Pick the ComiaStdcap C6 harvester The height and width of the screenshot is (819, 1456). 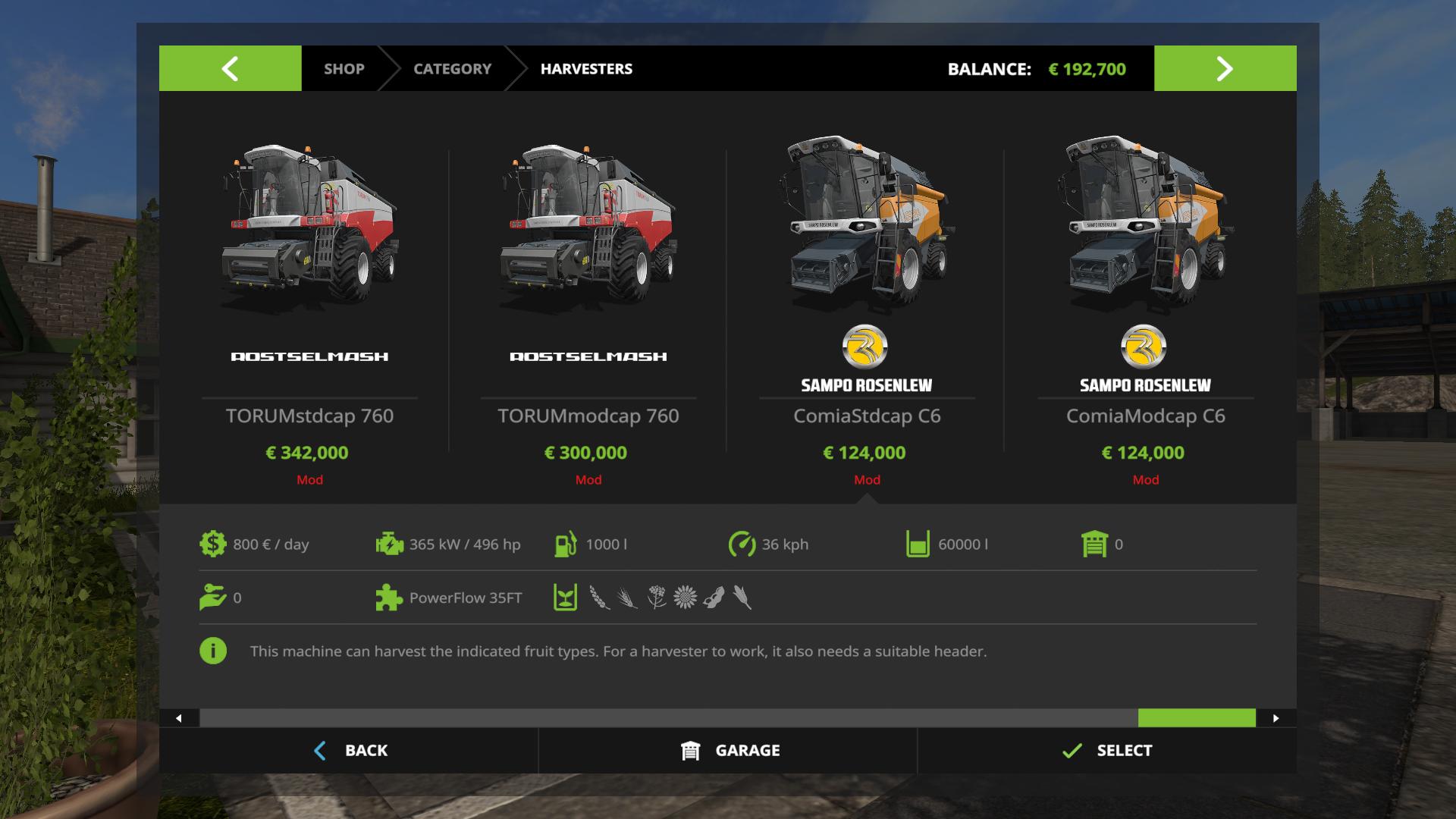tap(867, 303)
